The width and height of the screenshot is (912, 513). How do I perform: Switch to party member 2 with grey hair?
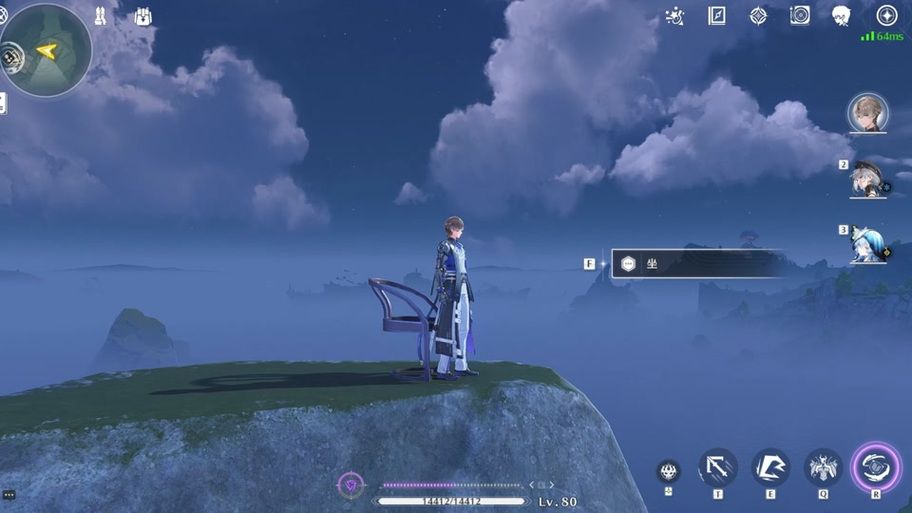point(866,180)
